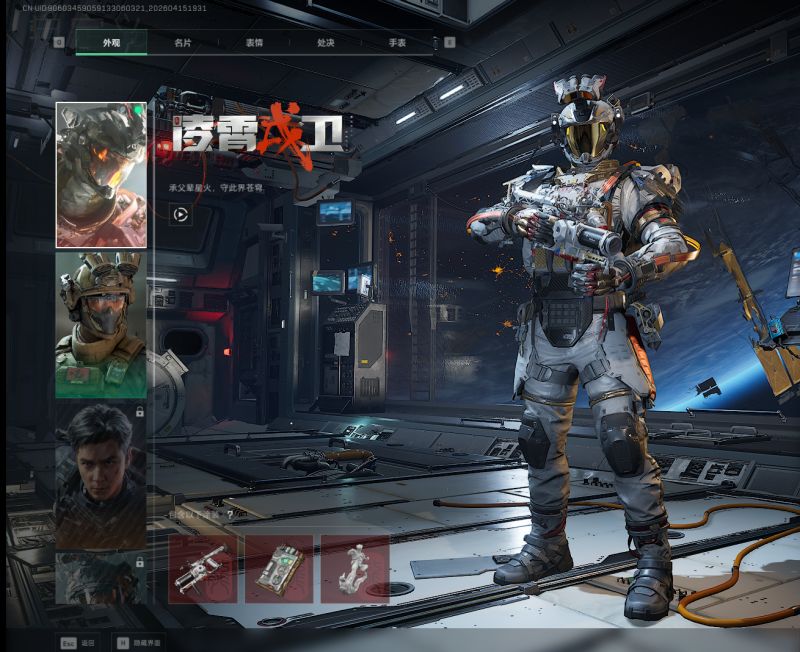View the bundled weapon skin item
The width and height of the screenshot is (800, 652).
203,569
